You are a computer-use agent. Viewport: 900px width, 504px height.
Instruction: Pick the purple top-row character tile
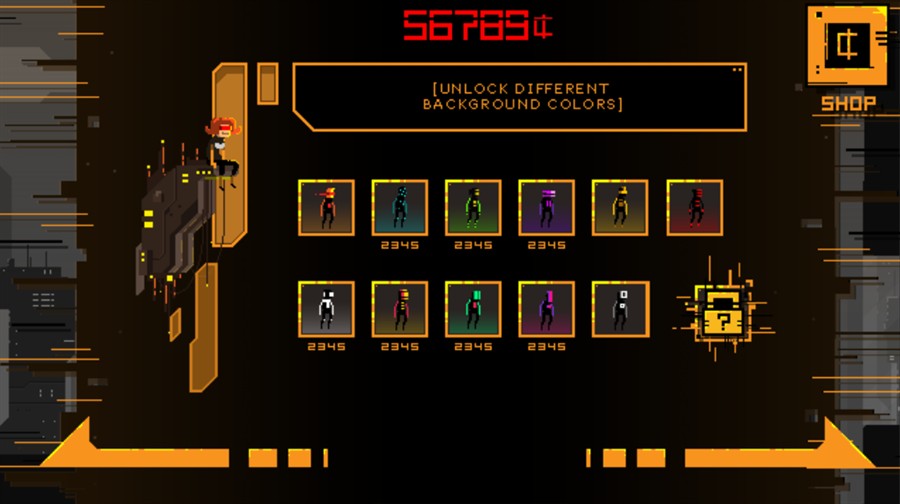(546, 207)
